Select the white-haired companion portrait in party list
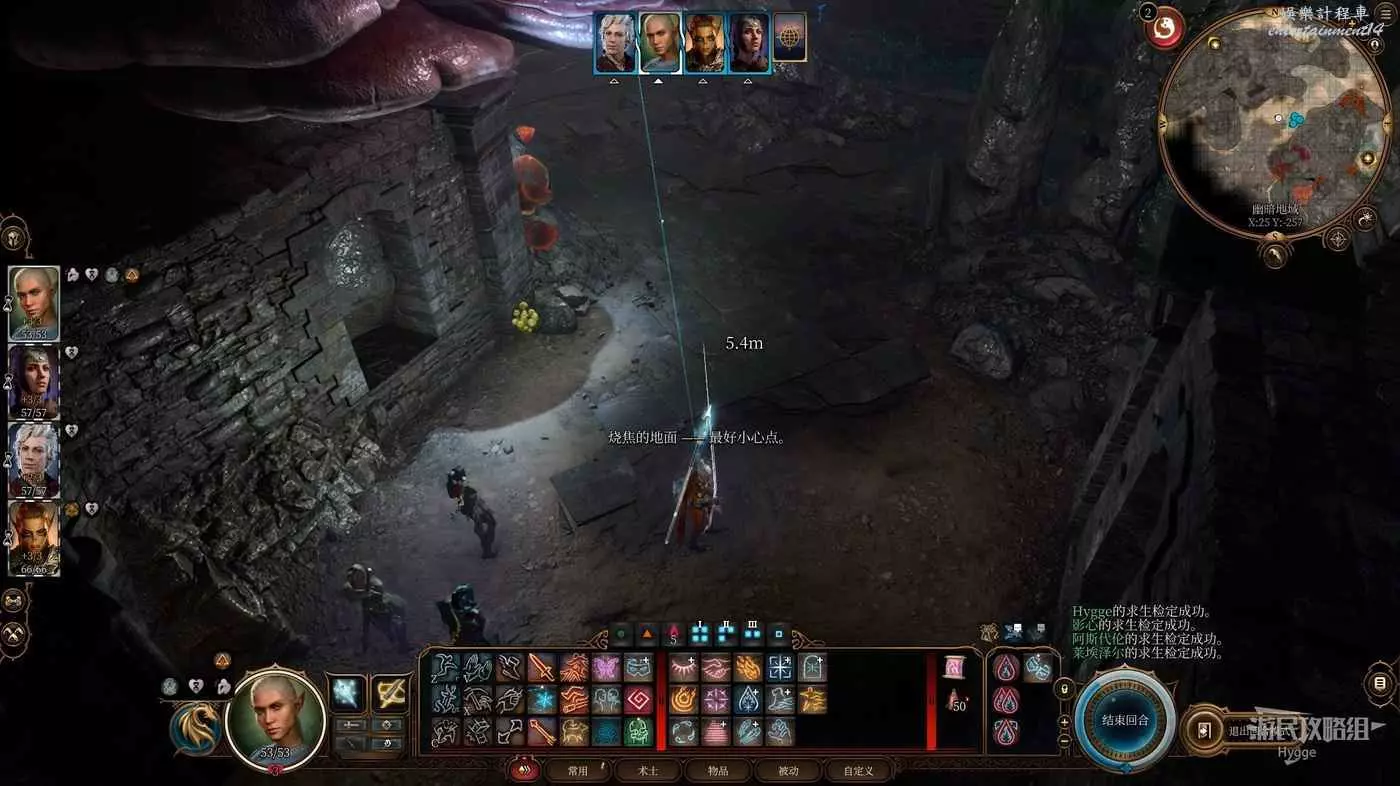 click(x=33, y=460)
